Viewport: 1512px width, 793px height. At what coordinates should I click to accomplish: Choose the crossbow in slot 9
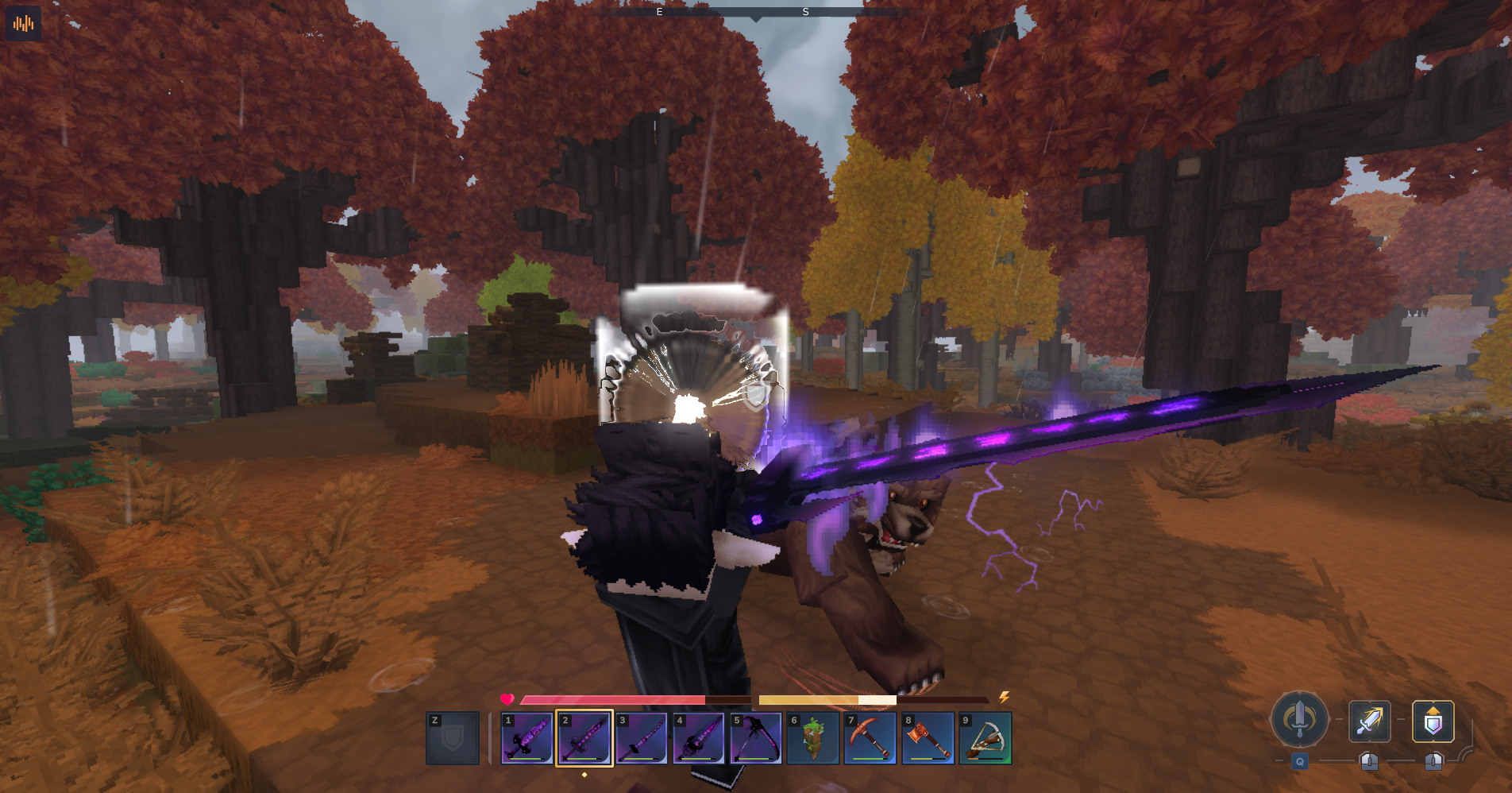tap(985, 738)
